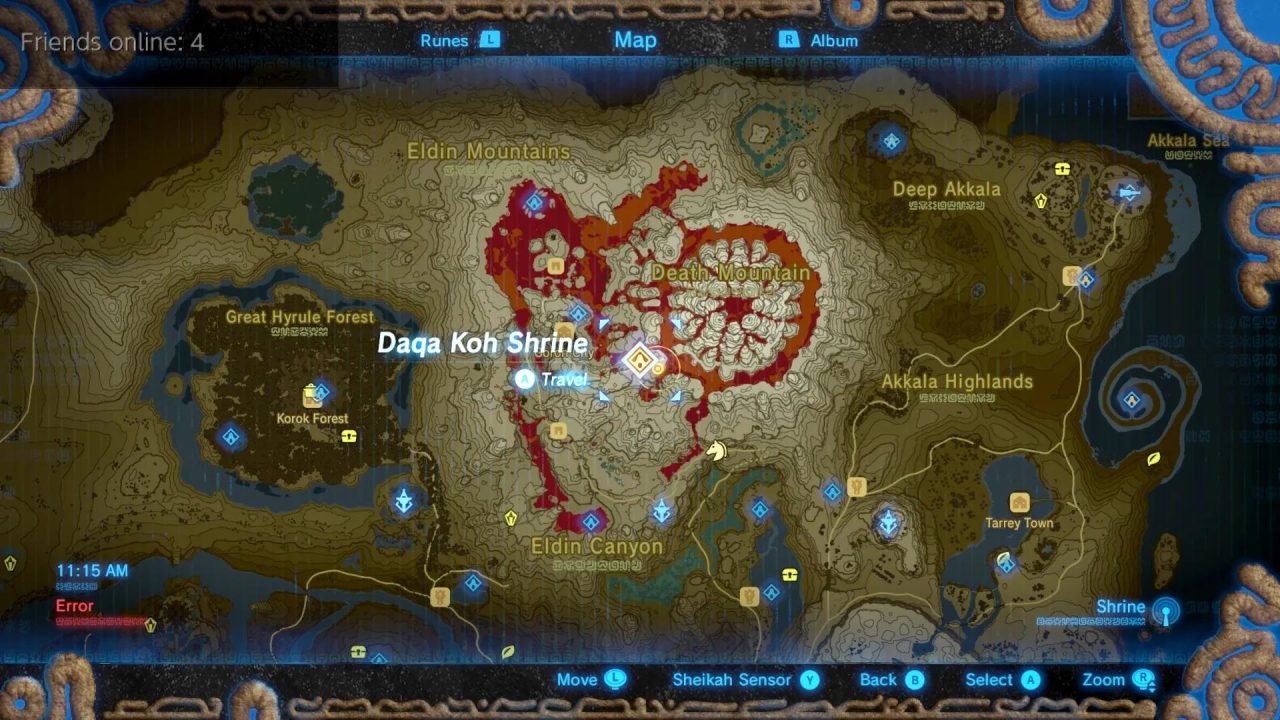
Task: Switch to the Album tab
Action: (x=835, y=40)
